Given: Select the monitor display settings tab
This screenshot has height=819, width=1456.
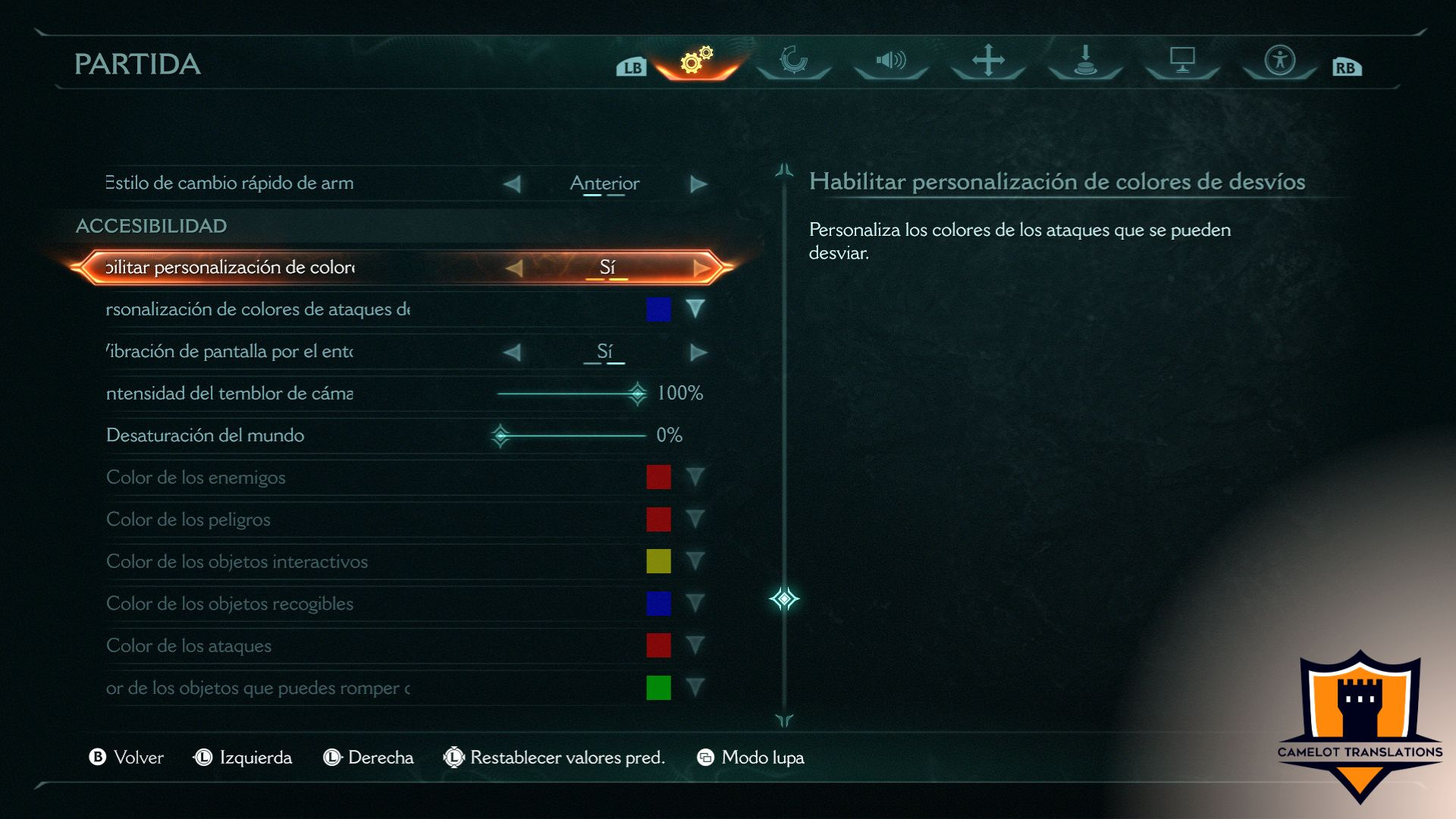Looking at the screenshot, I should click(1182, 60).
